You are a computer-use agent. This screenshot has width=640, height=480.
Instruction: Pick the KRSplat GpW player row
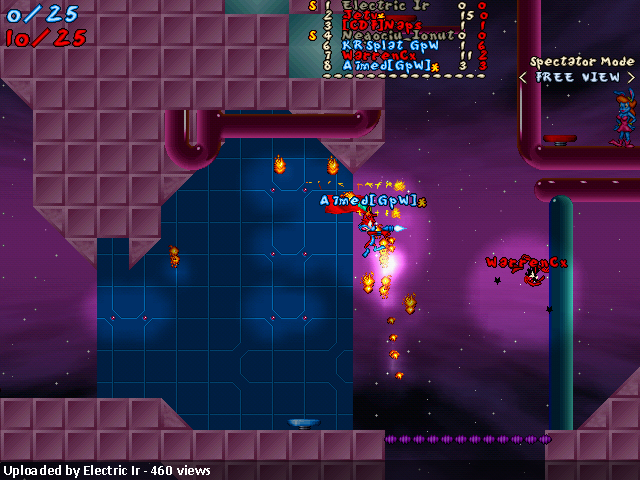390,45
